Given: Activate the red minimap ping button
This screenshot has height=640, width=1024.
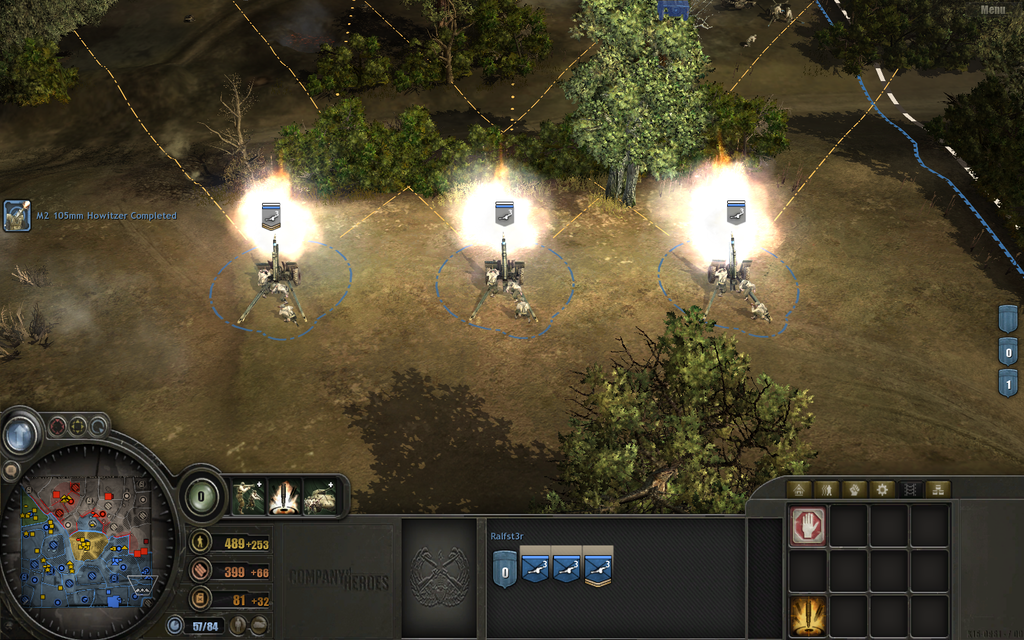Looking at the screenshot, I should tap(57, 425).
